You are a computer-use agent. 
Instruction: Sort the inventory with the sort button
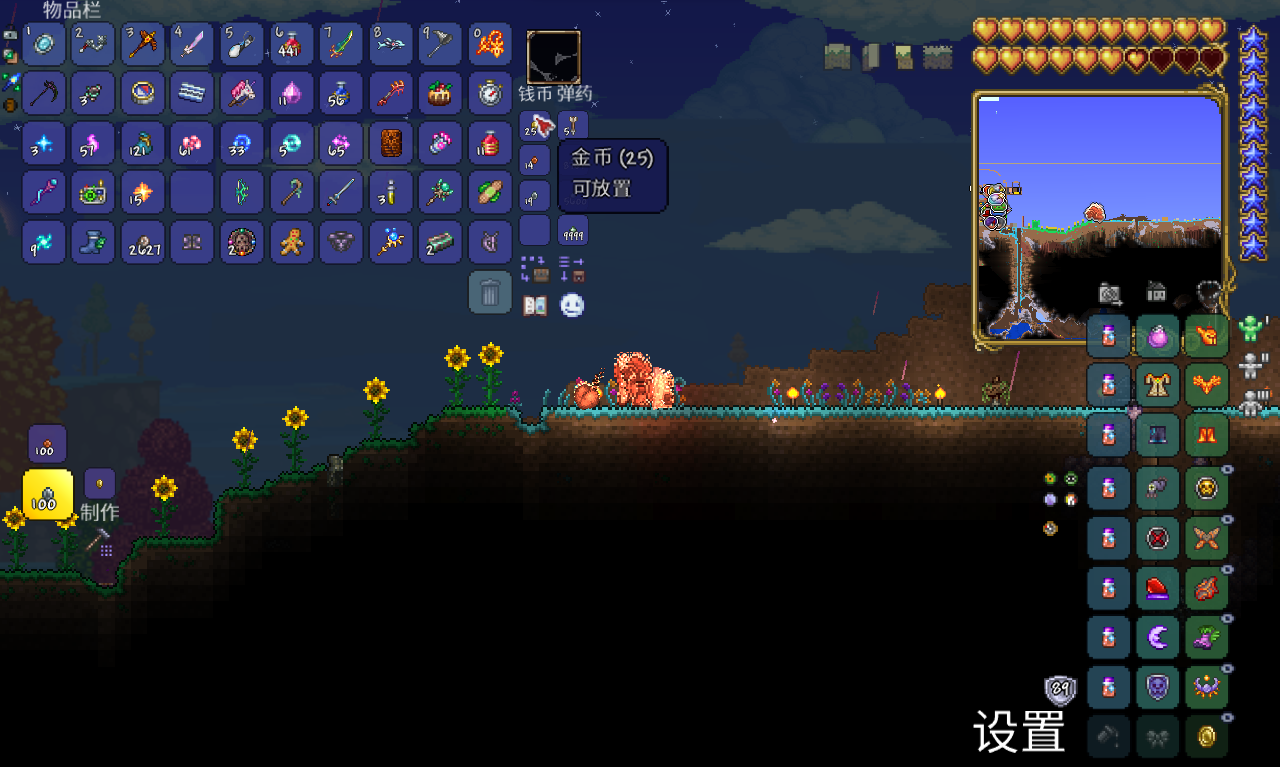[572, 269]
